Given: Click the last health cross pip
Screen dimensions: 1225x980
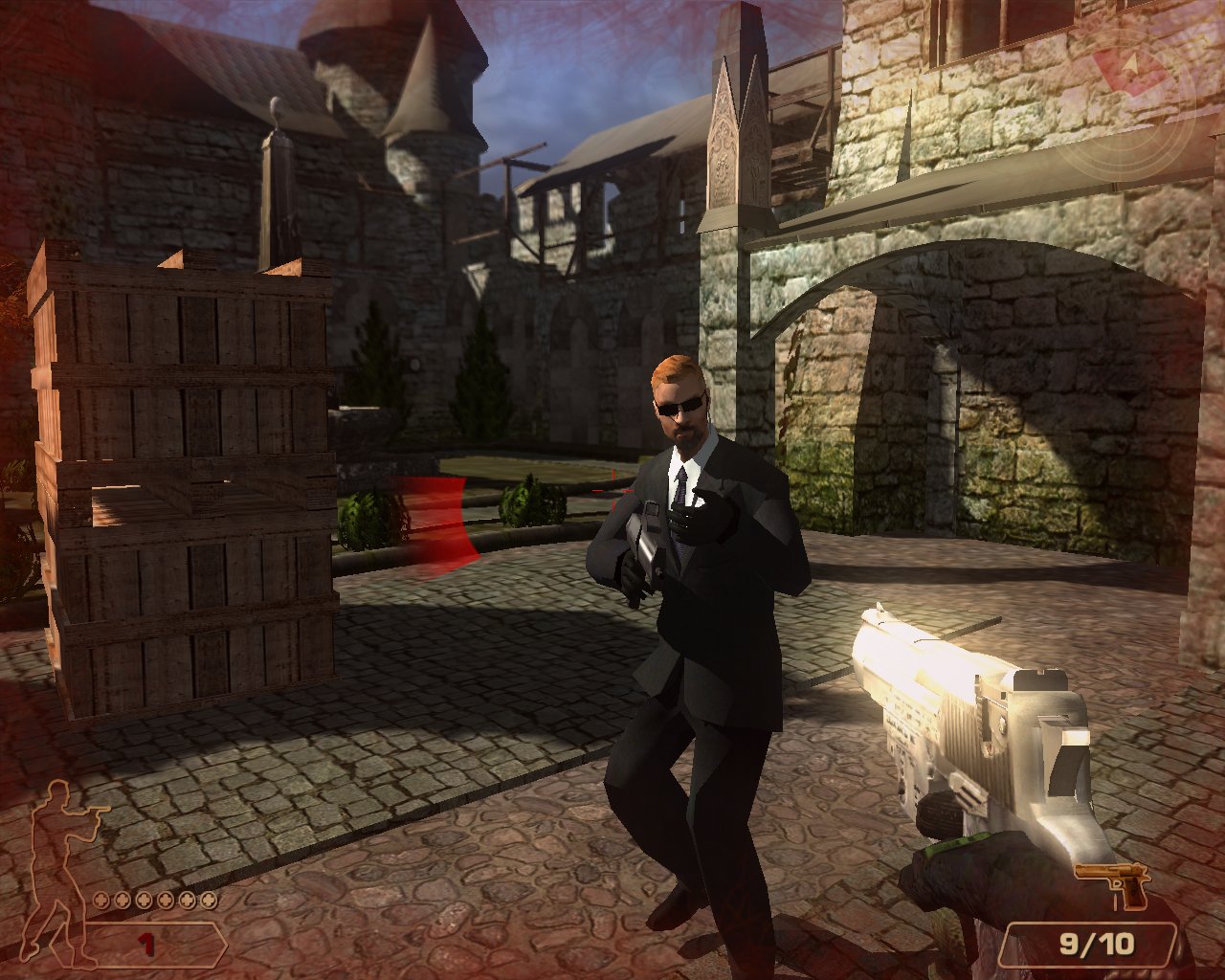Looking at the screenshot, I should 210,901.
